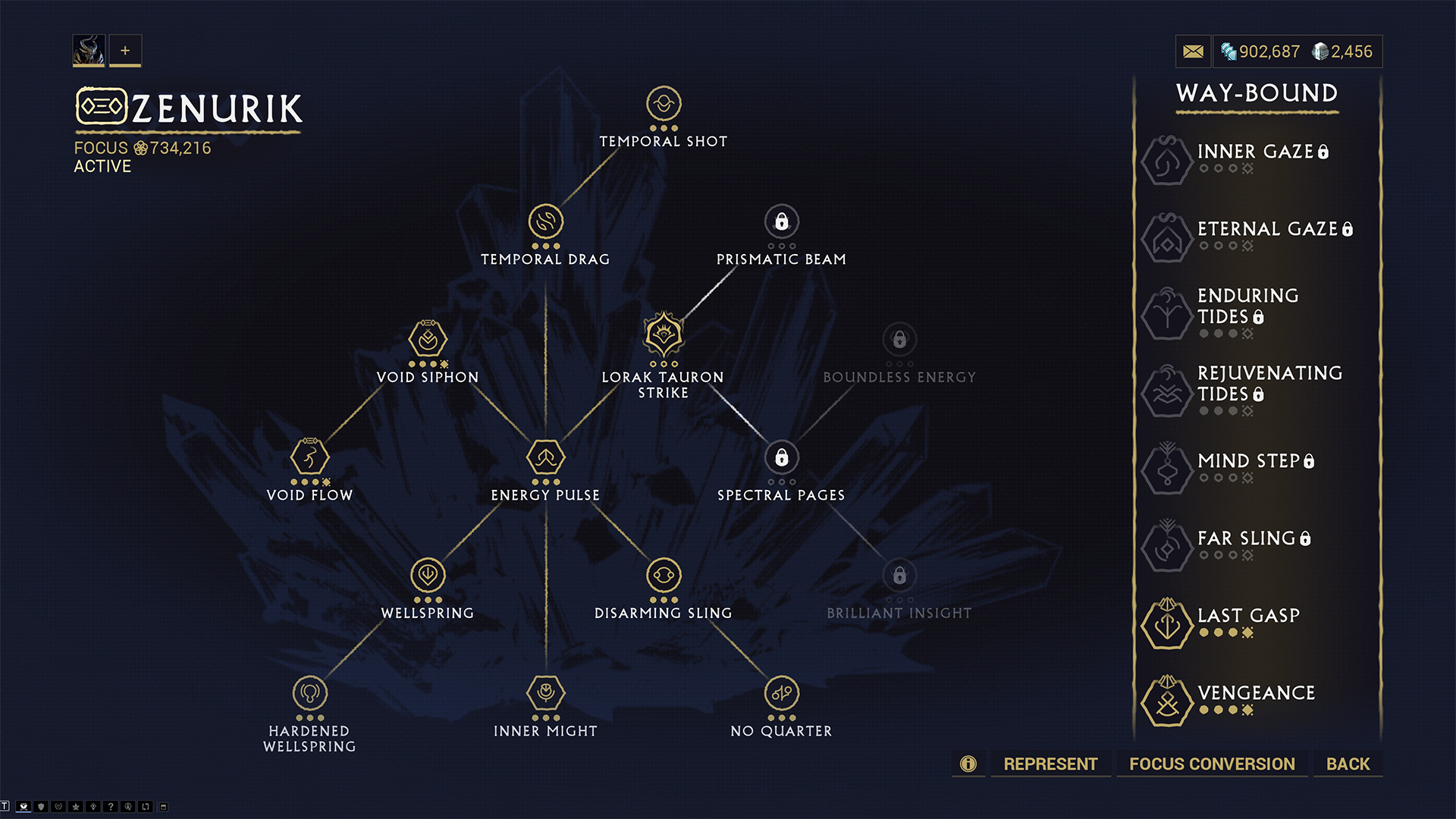Select the Inner Might node

click(545, 692)
